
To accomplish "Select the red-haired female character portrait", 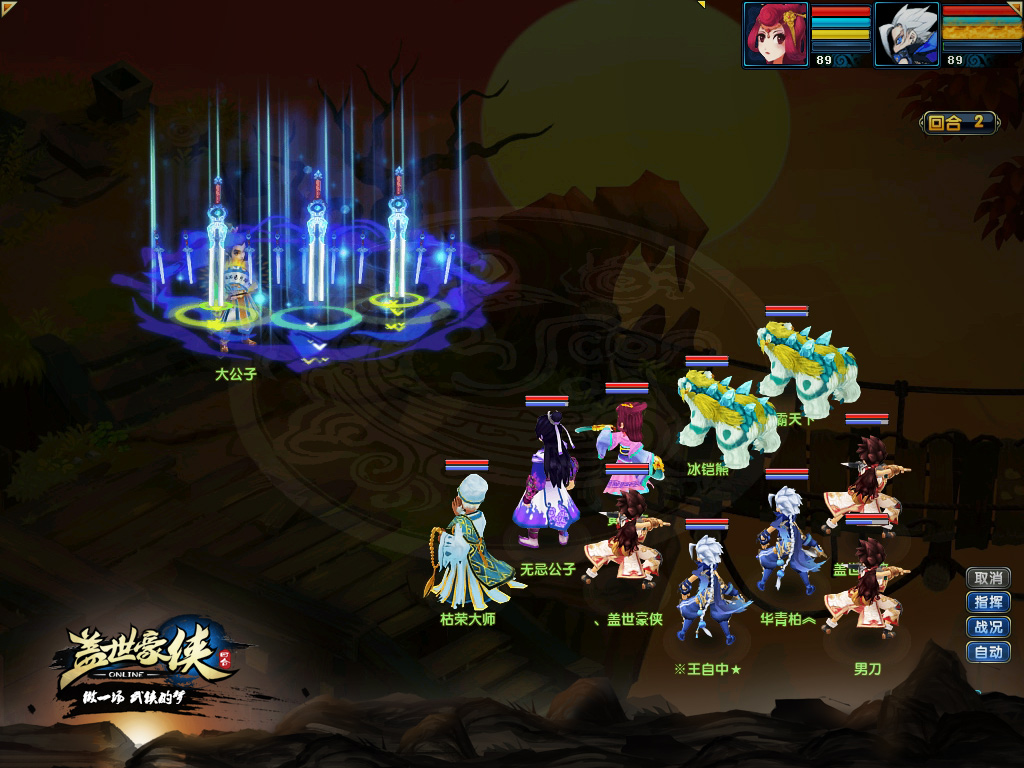I will (x=776, y=34).
